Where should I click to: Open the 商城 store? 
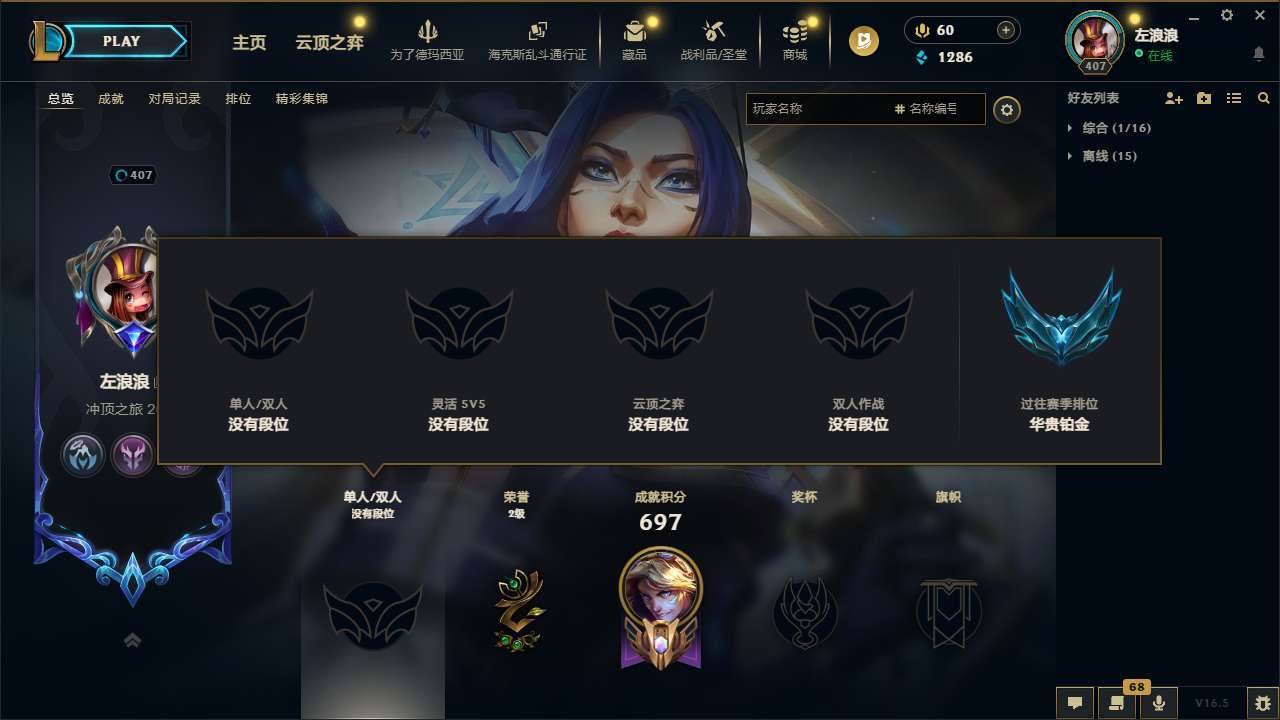(x=795, y=40)
